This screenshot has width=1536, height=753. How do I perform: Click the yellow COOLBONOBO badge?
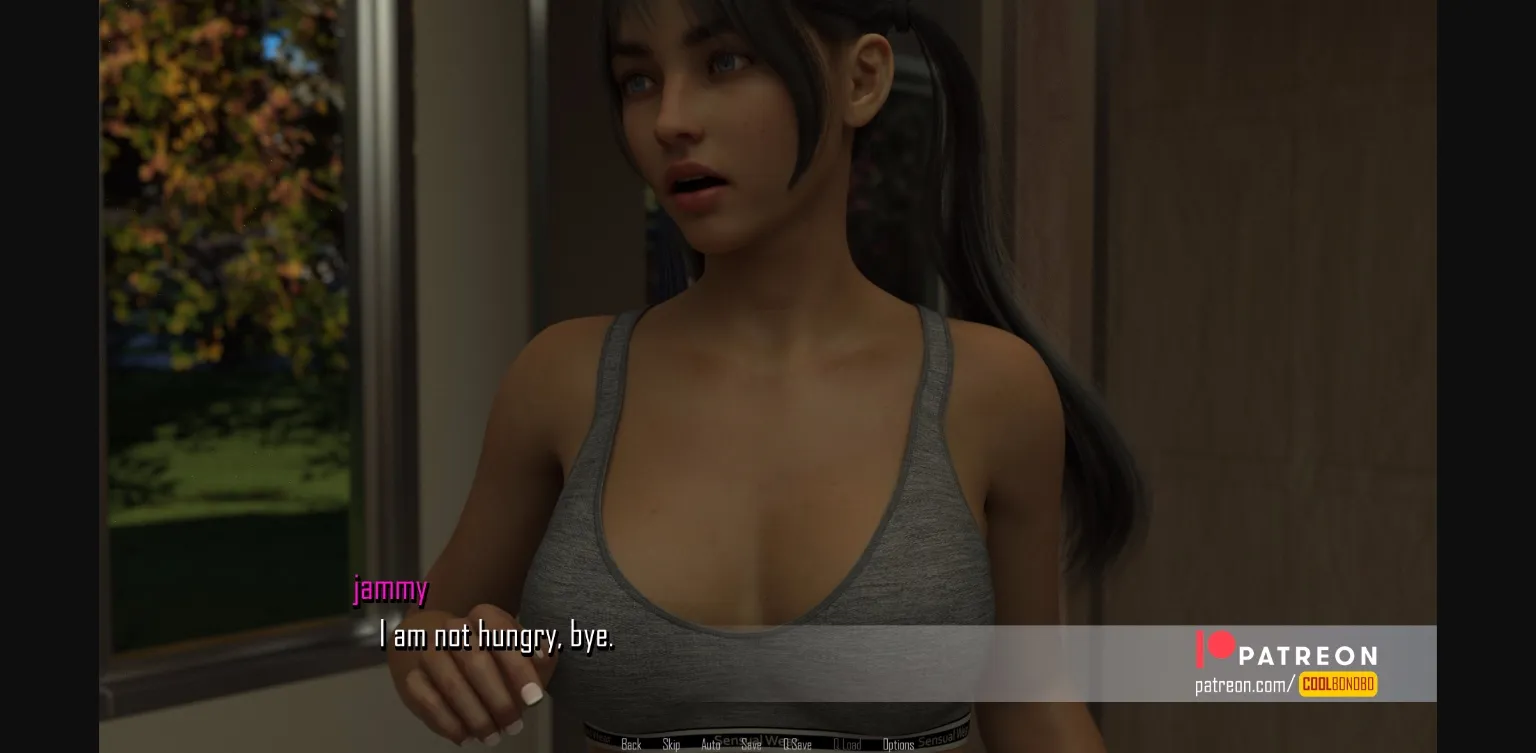click(x=1337, y=684)
